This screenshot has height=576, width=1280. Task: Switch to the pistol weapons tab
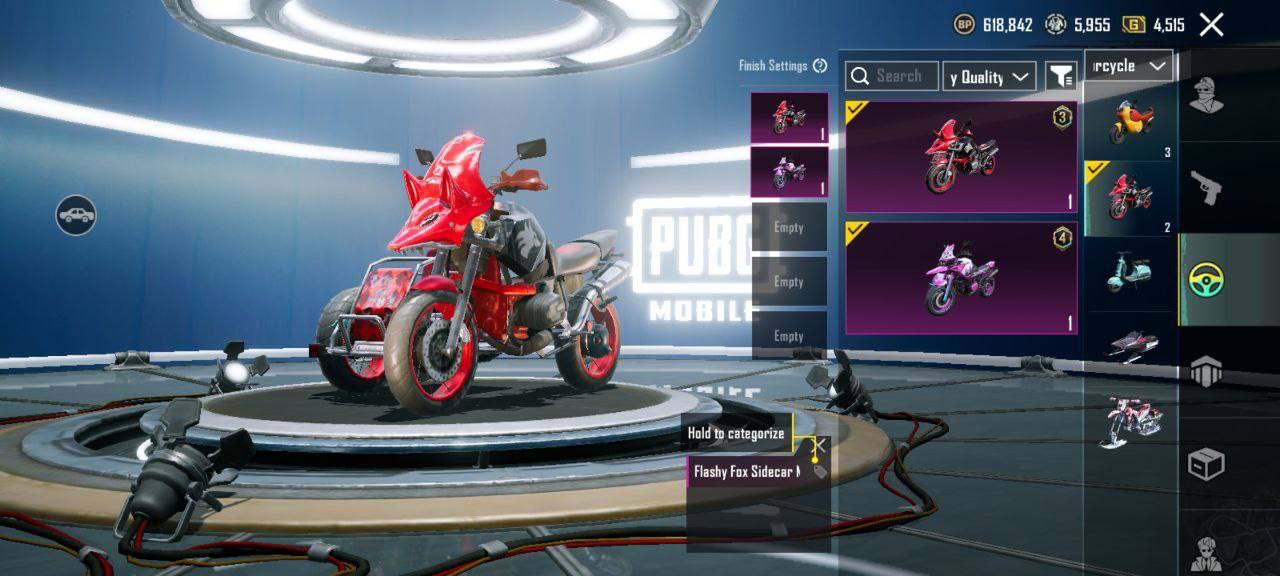(x=1206, y=187)
